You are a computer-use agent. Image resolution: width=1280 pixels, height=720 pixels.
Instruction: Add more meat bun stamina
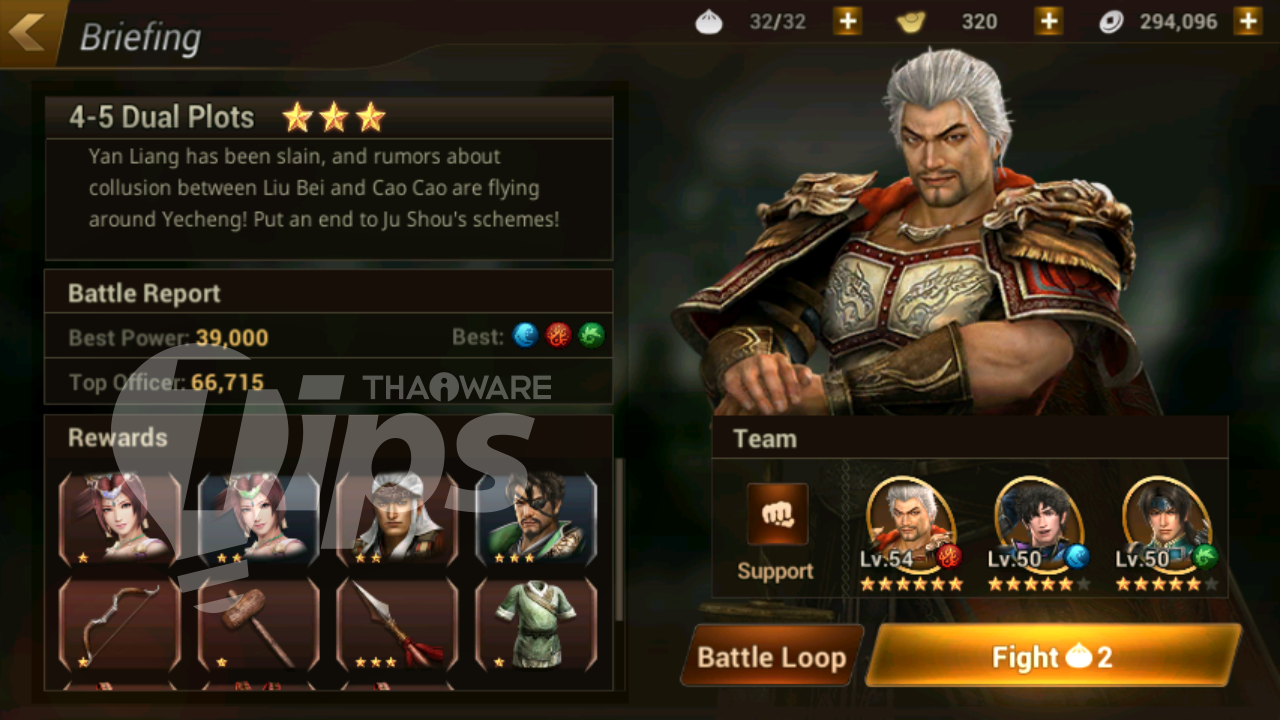click(x=847, y=21)
